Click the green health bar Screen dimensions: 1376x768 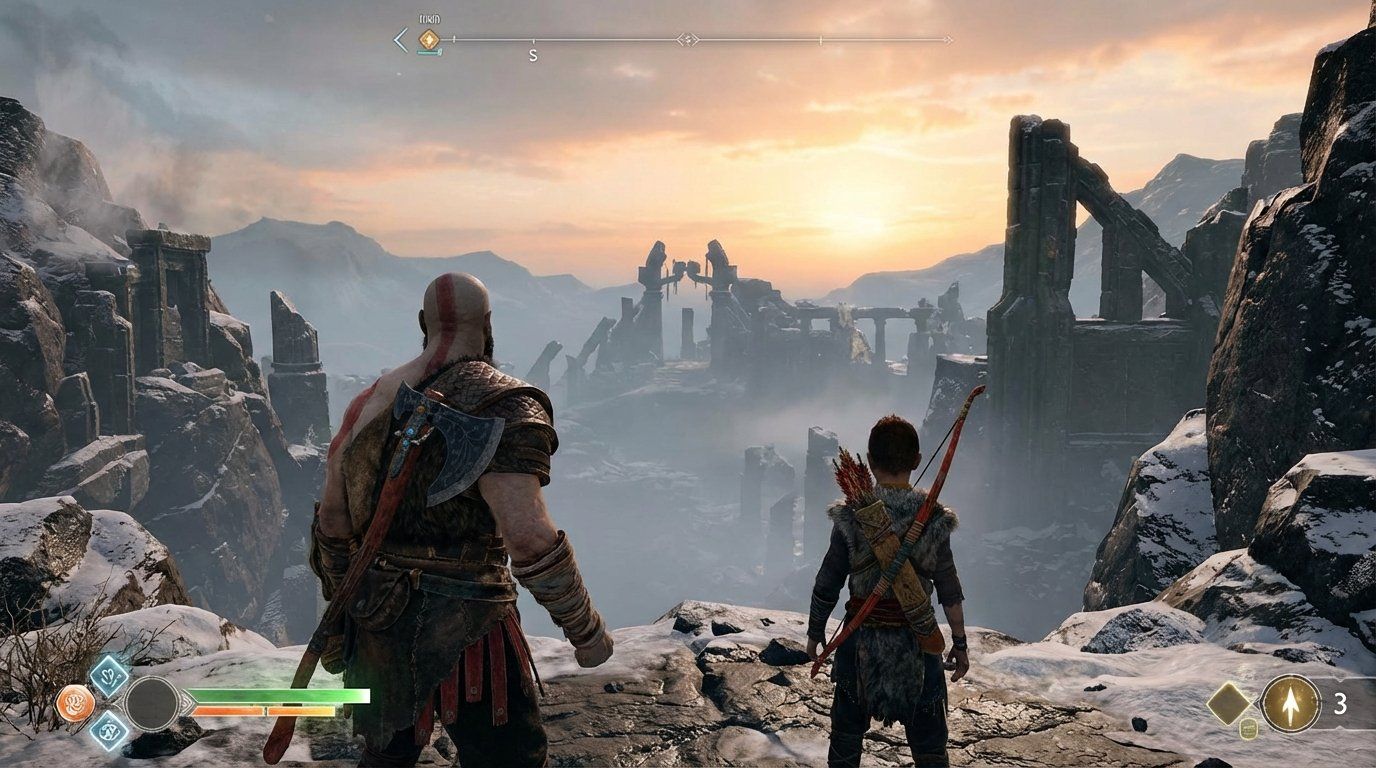pos(280,696)
